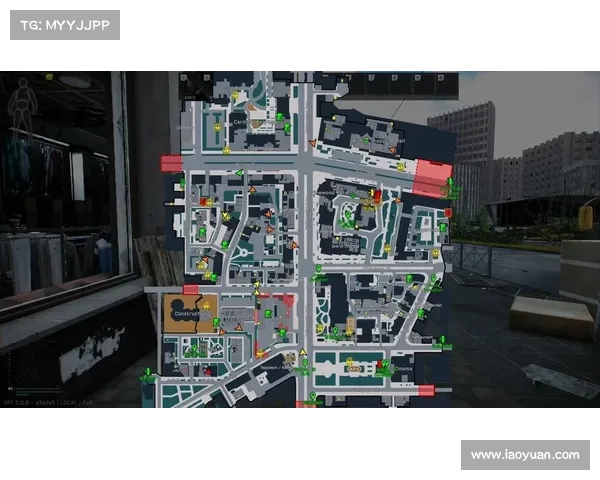Image resolution: width=600 pixels, height=480 pixels.
Task: Click the small red marker above the Construction area
Action: (x=190, y=290)
